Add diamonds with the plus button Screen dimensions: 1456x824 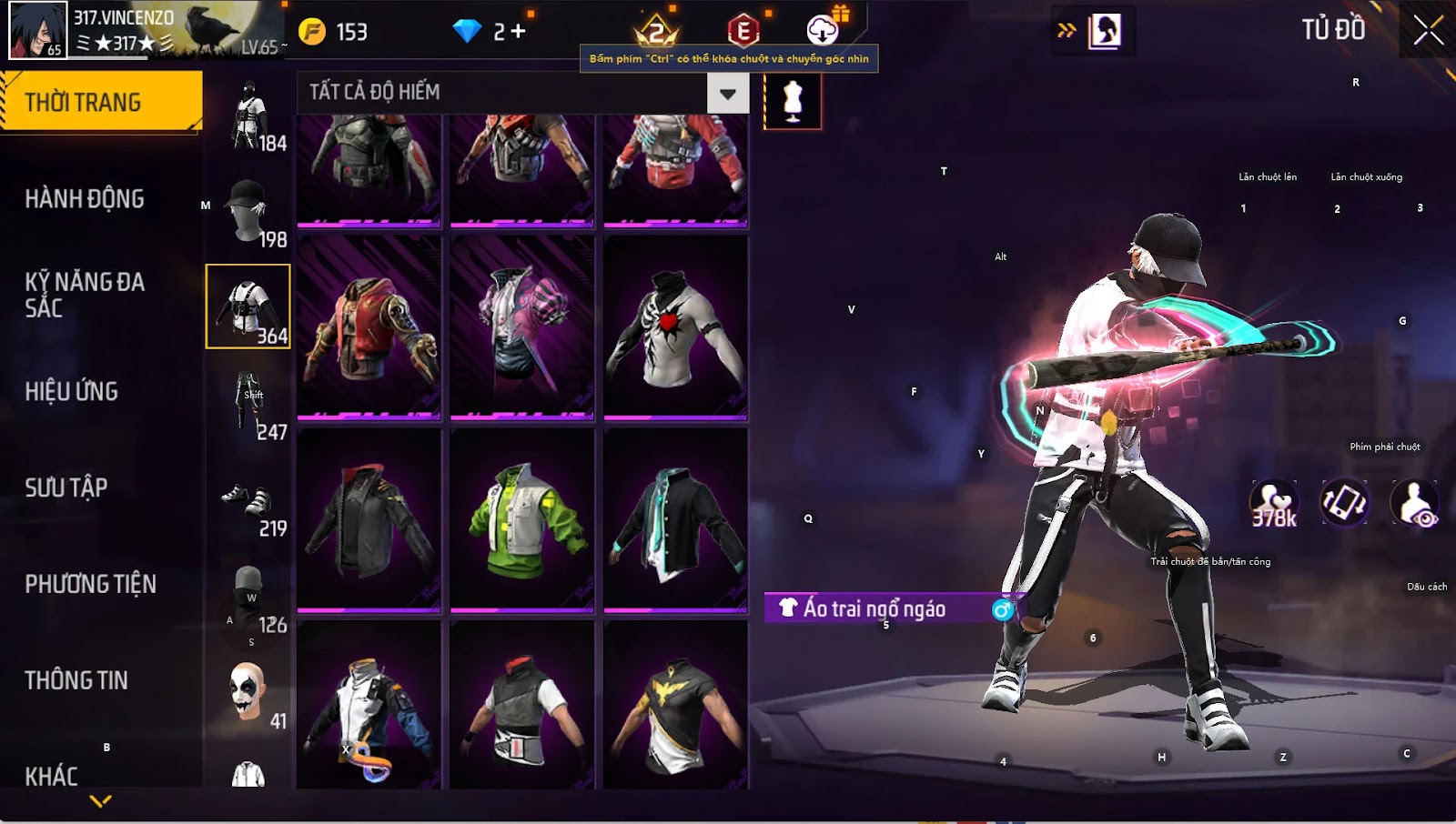coord(519,32)
